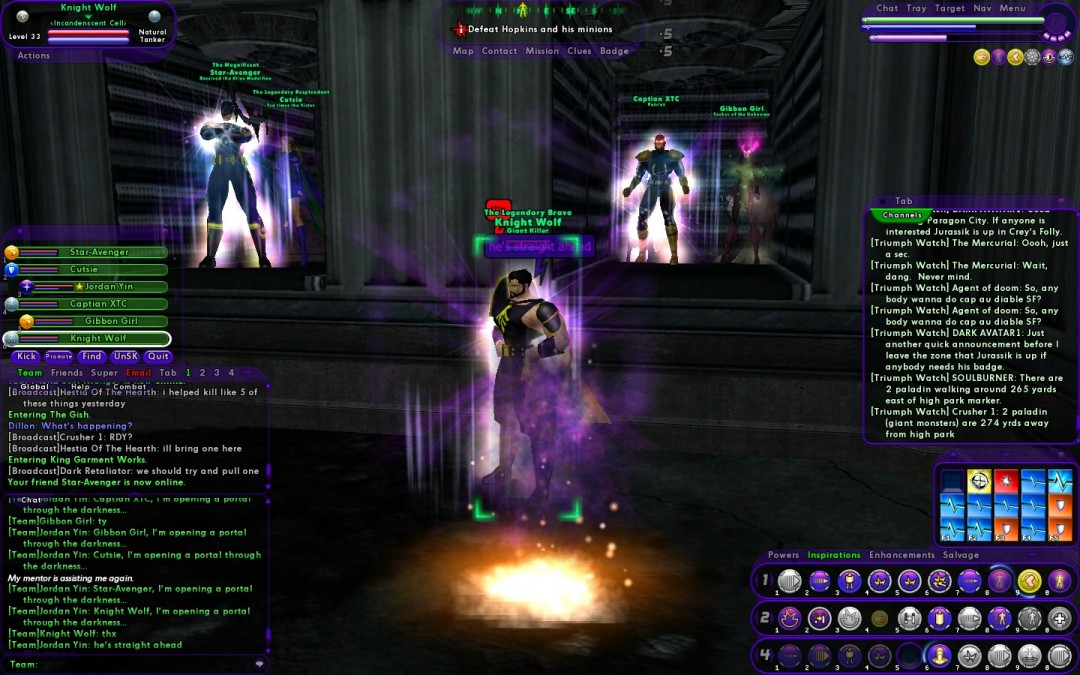1080x675 pixels.
Task: Show the Mission details
Action: click(542, 51)
